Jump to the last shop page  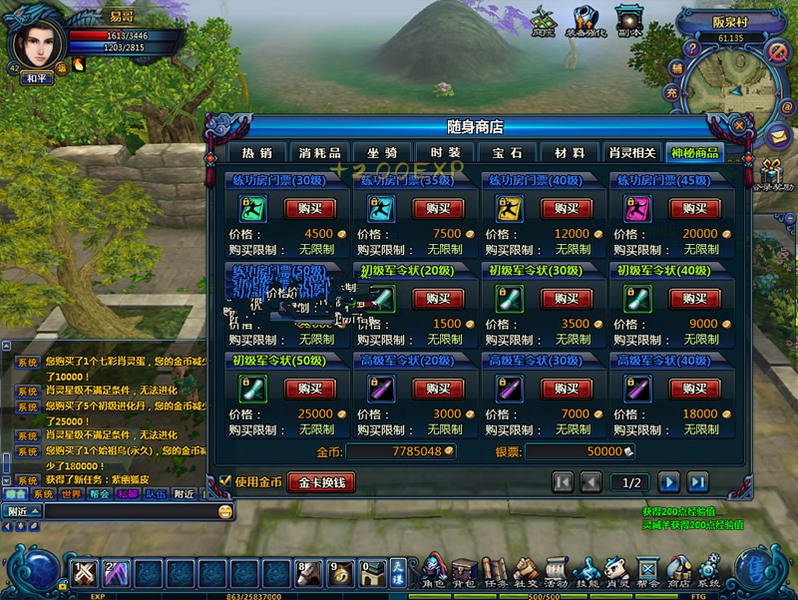point(697,482)
